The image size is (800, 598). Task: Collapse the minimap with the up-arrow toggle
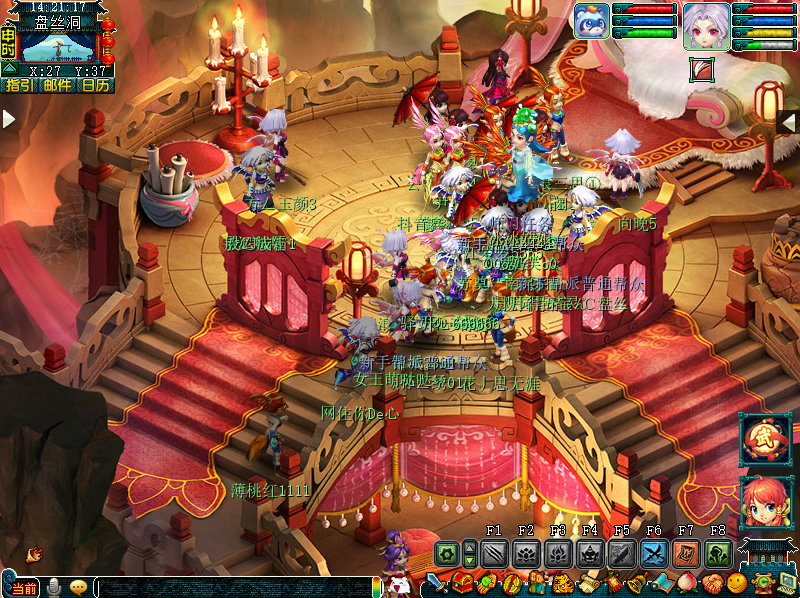coord(9,68)
